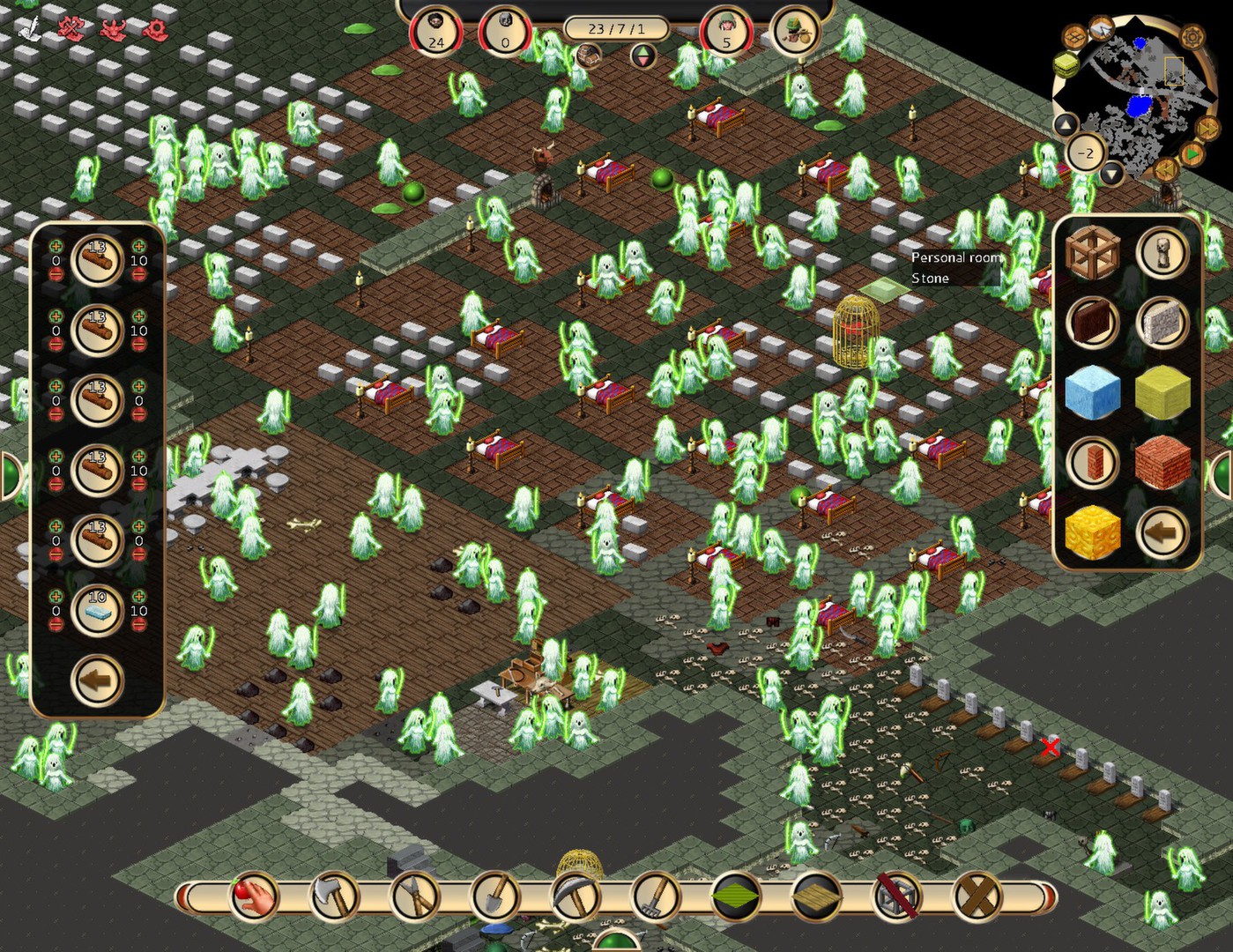
Task: Select the red hand grabbing tool
Action: coord(254,898)
